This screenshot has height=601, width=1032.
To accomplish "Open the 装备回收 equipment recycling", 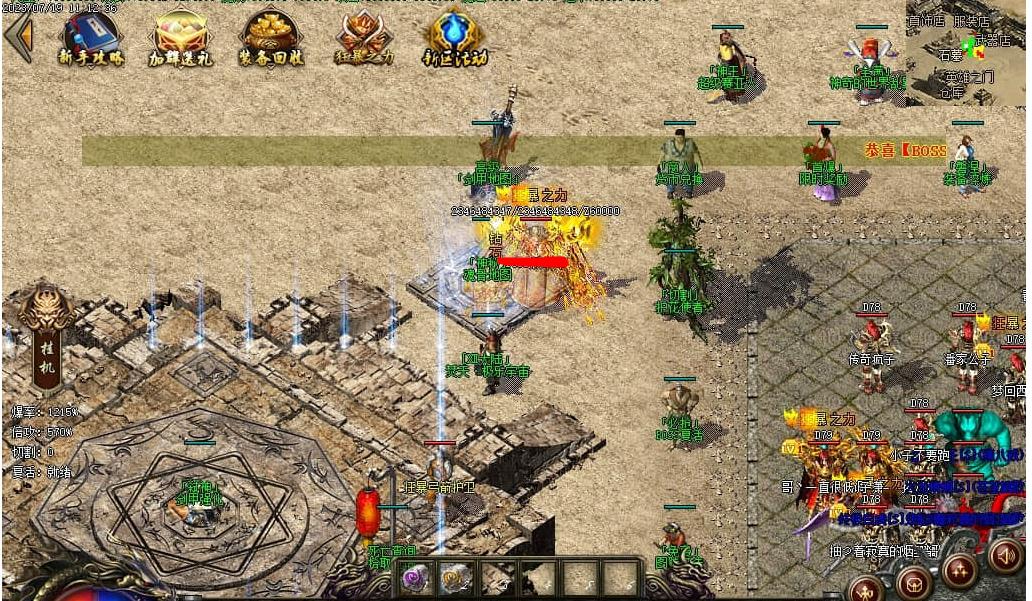I will point(271,38).
